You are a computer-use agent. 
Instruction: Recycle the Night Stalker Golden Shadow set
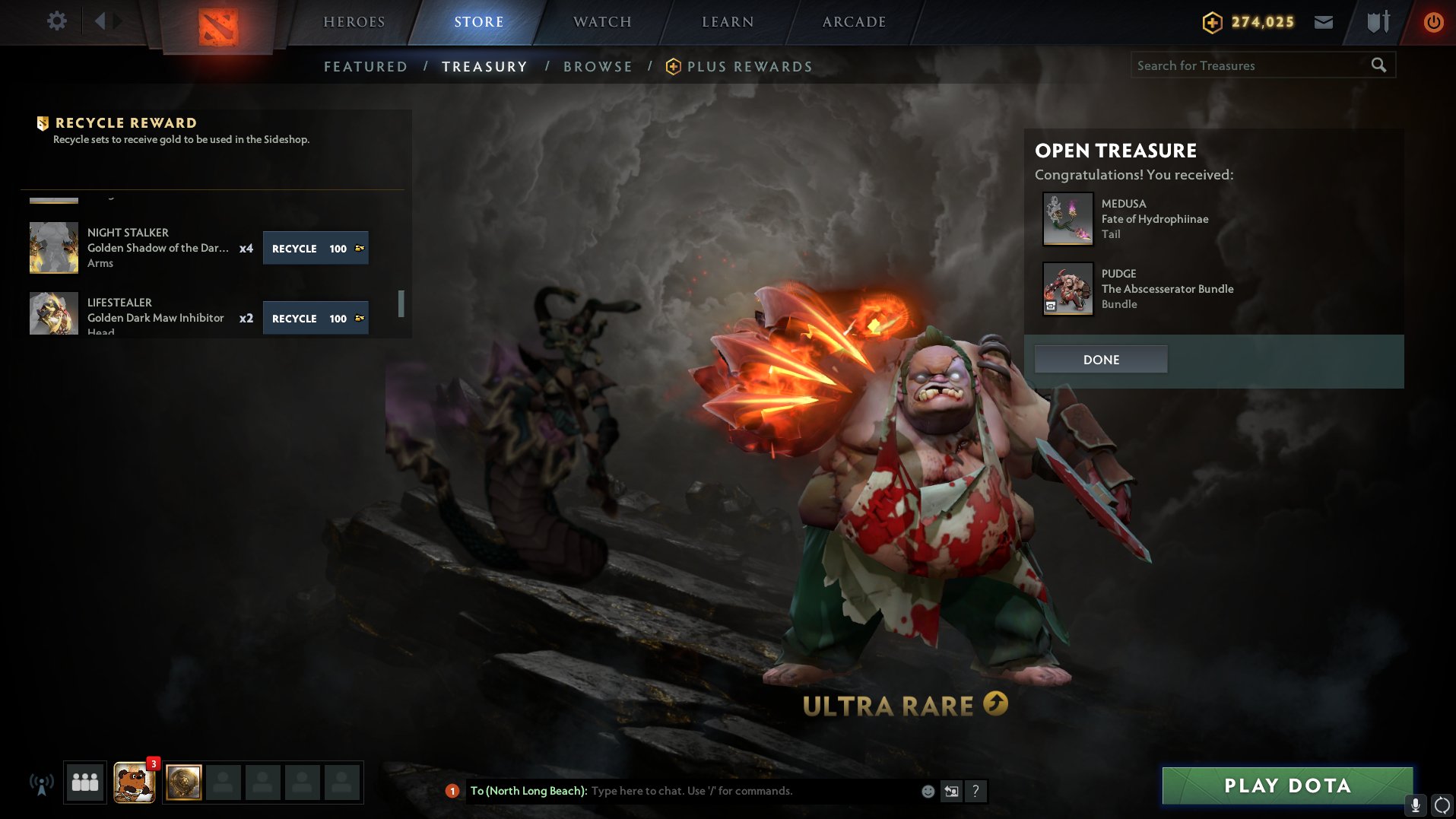coord(315,248)
